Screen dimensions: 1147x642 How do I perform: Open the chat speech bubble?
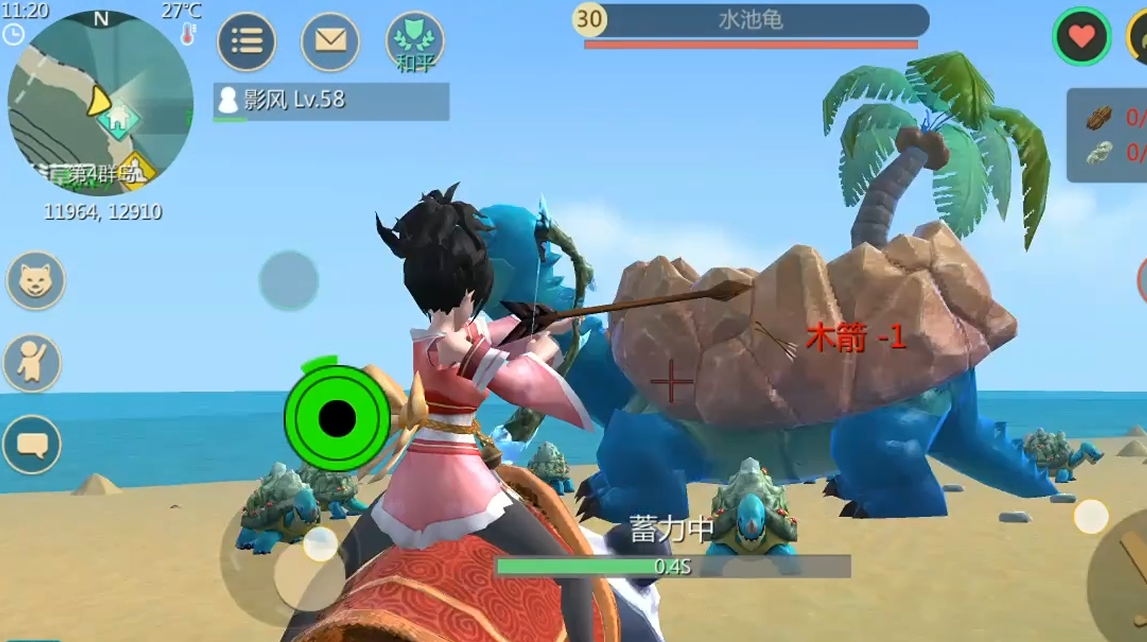click(32, 444)
